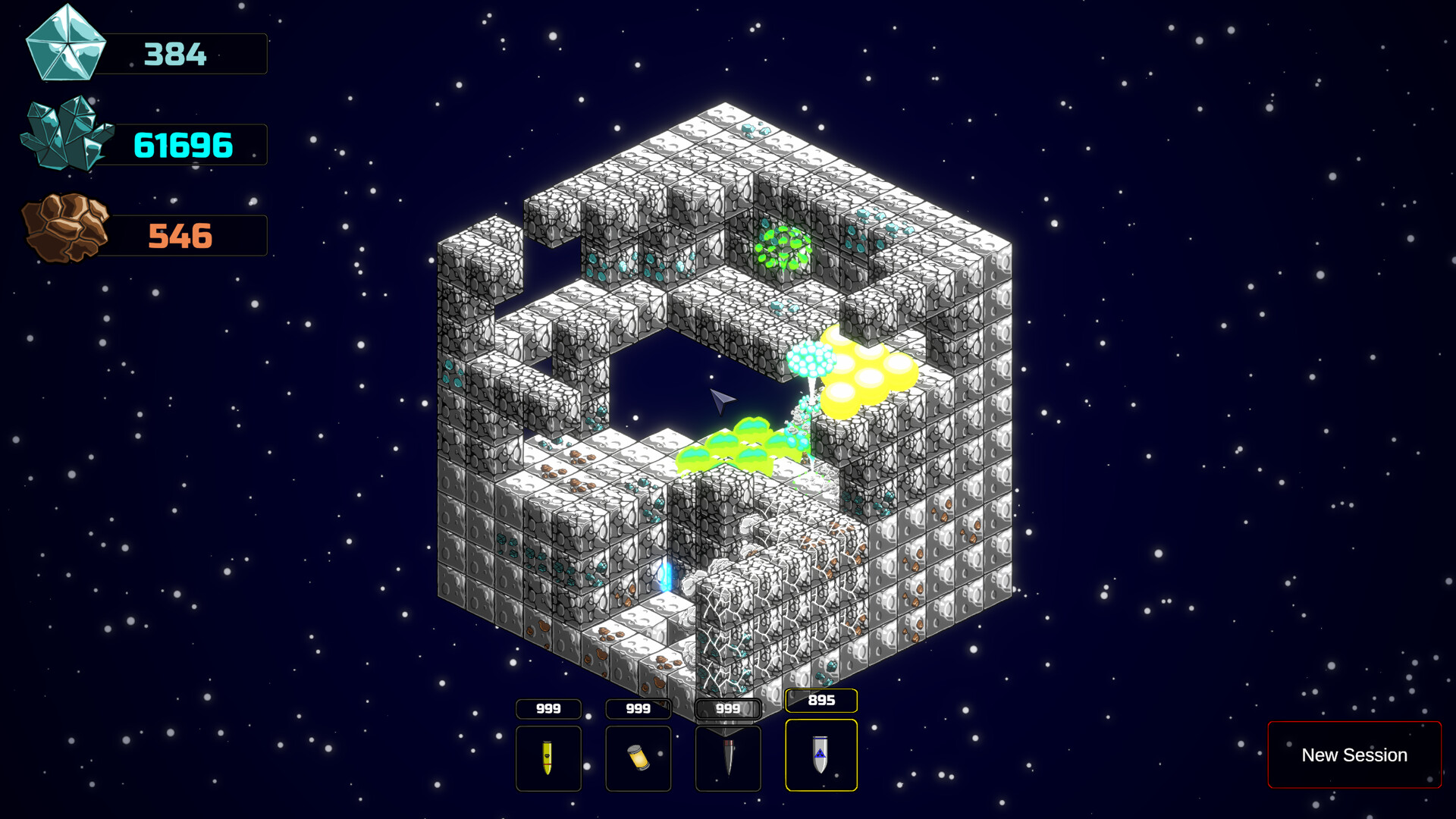Screen dimensions: 1456x819
Task: Toggle the currently framed 999 missile slot
Action: (x=727, y=758)
